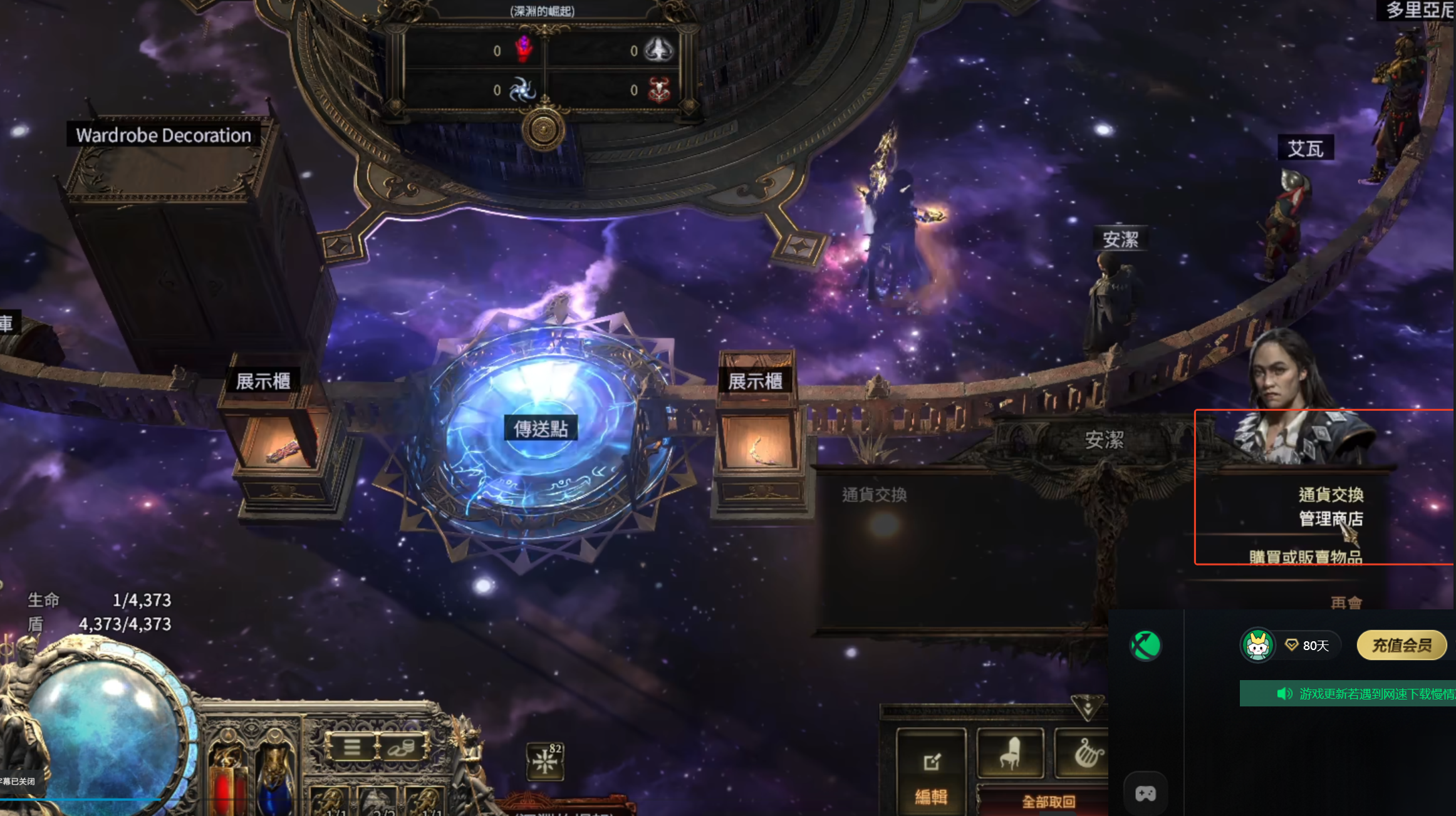Click the green arrow launcher logo
This screenshot has width=1456, height=816.
1145,646
